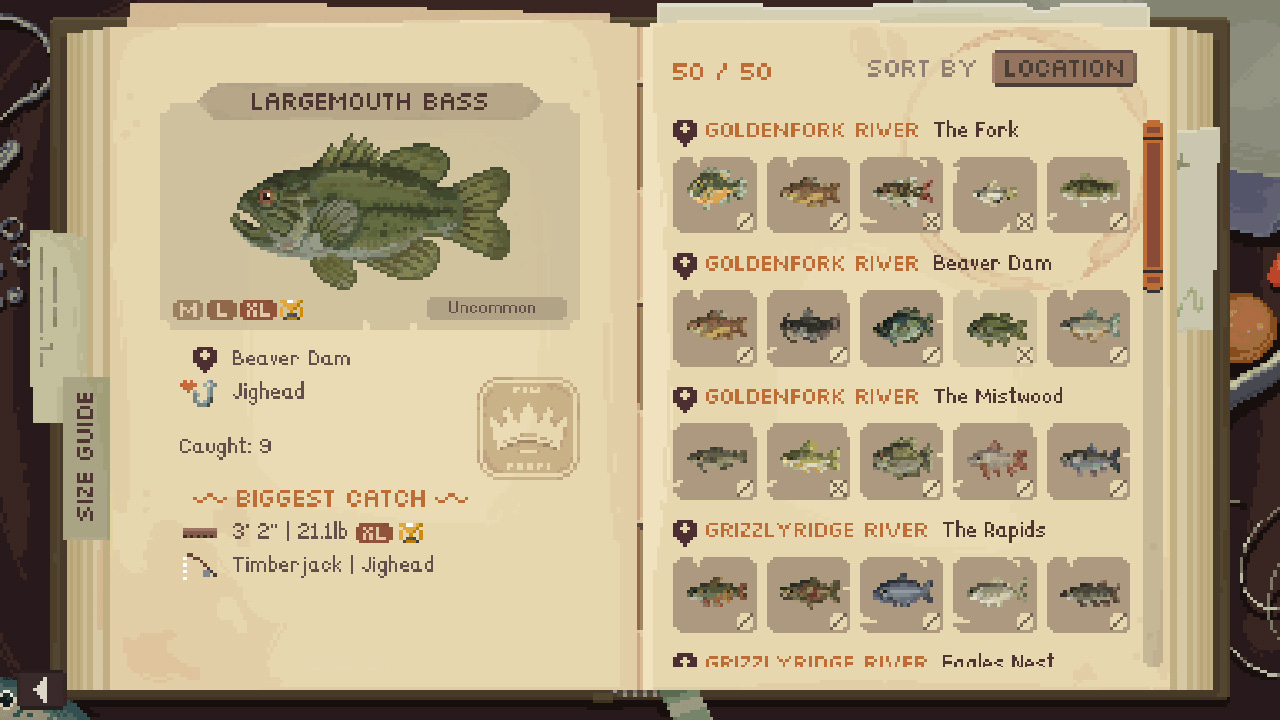Viewport: 1280px width, 720px height.
Task: Open the Sort By Location dropdown
Action: [x=1063, y=69]
